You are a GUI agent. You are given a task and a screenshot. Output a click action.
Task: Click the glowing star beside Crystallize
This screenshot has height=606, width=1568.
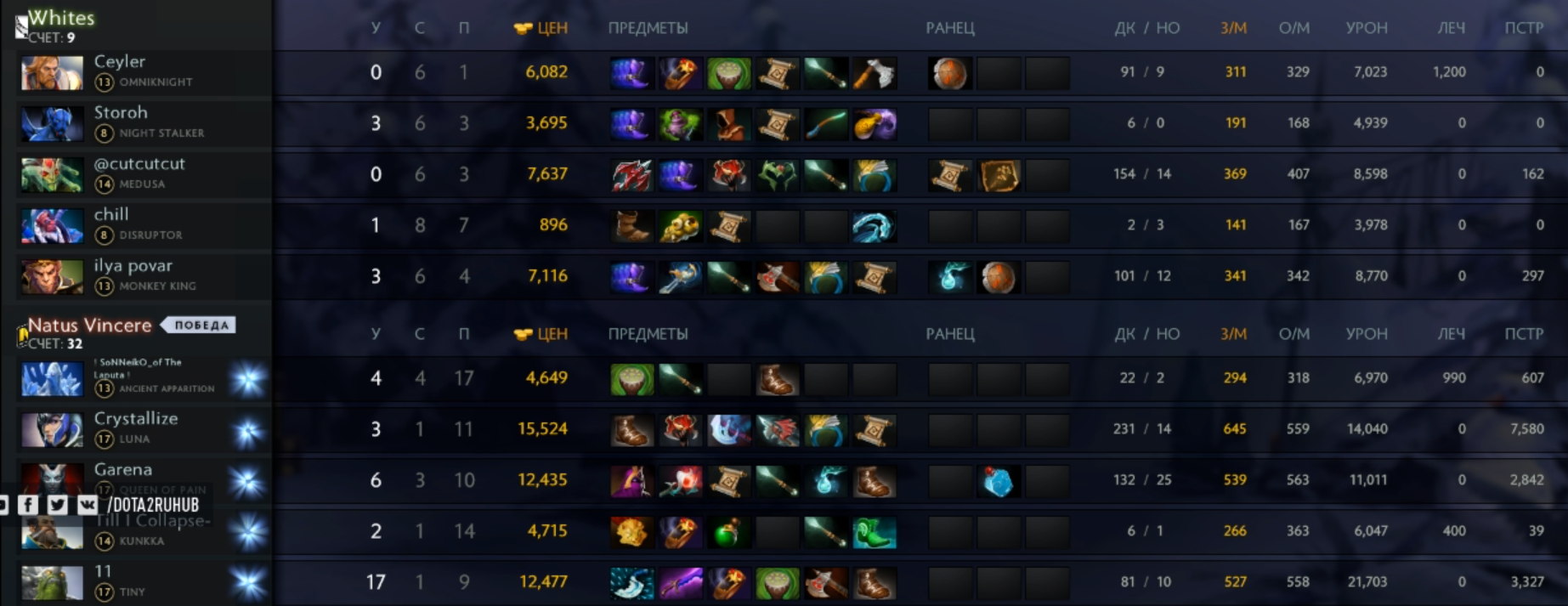(x=248, y=431)
